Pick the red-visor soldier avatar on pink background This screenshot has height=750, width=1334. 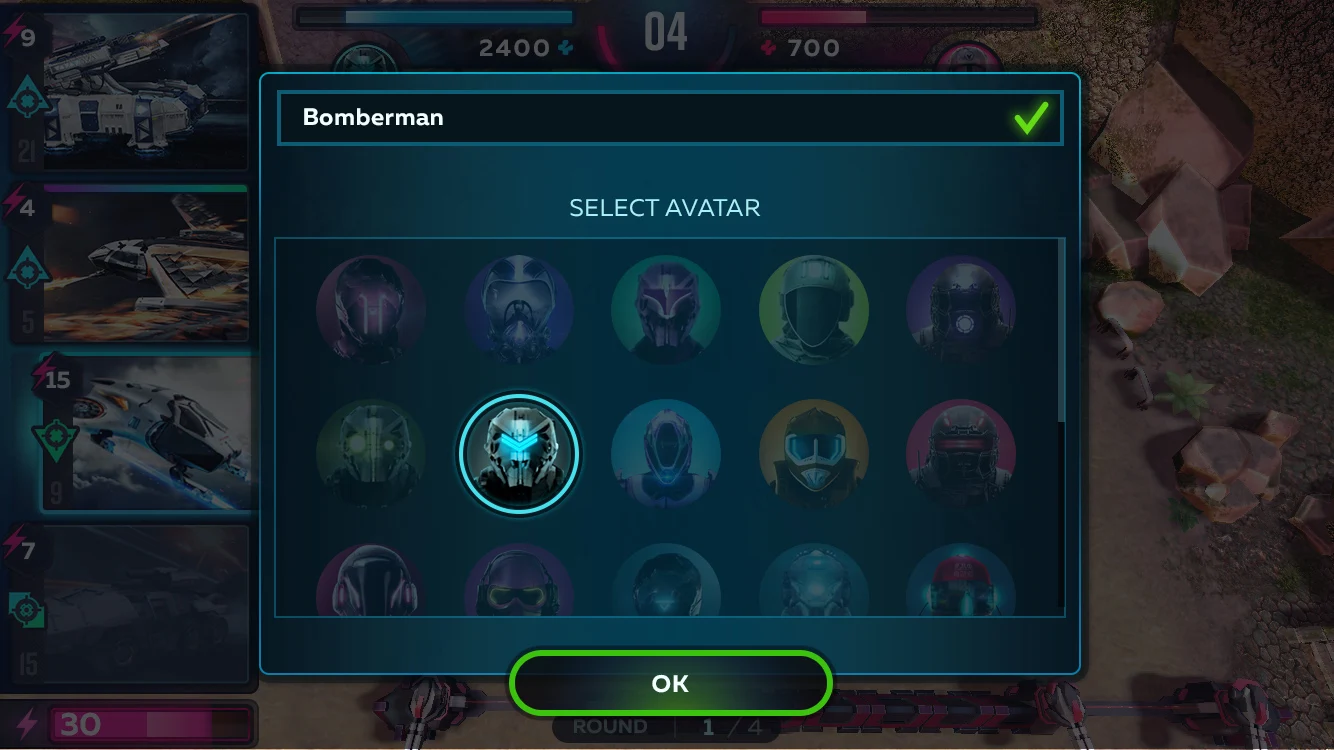click(x=961, y=455)
